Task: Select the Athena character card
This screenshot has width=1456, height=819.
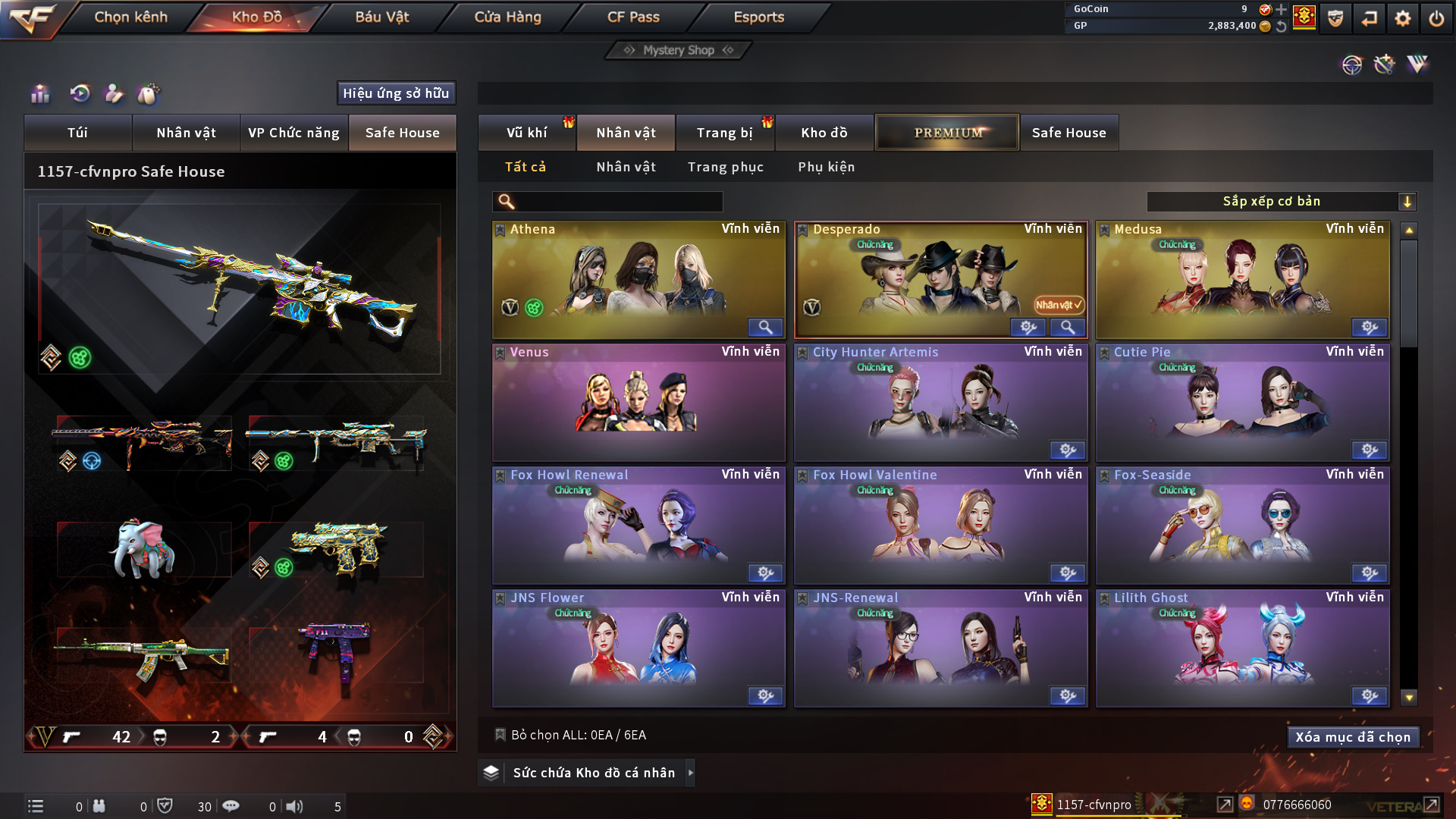Action: coord(639,279)
